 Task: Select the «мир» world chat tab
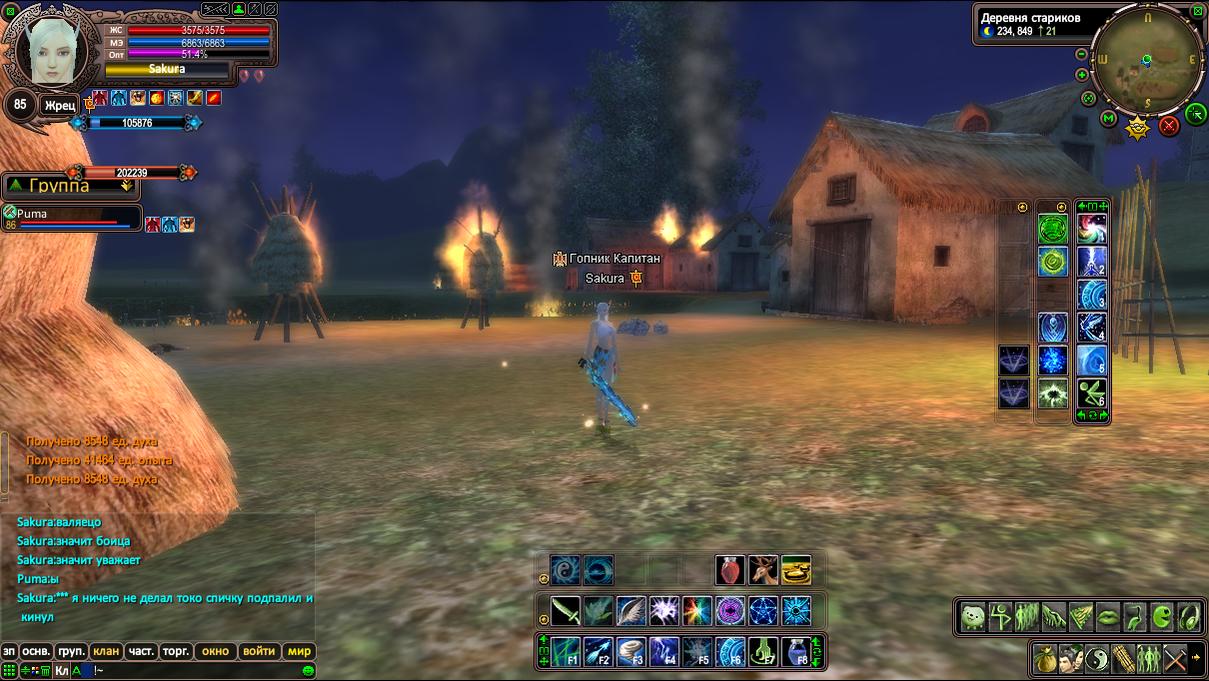click(x=300, y=651)
